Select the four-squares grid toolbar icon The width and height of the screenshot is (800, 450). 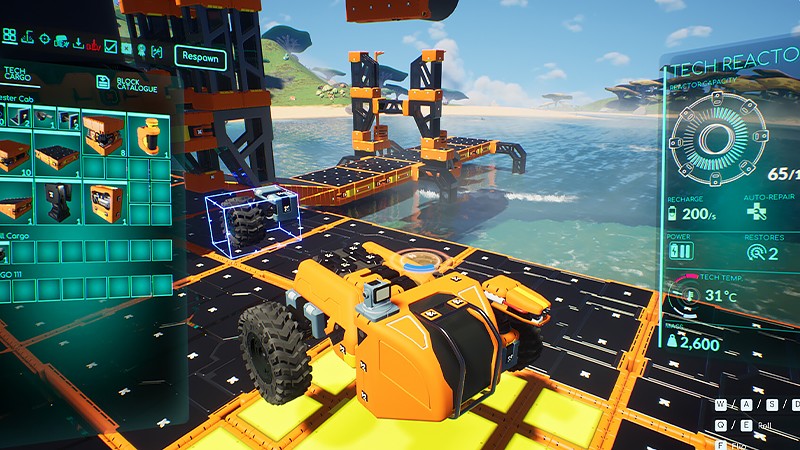9,36
